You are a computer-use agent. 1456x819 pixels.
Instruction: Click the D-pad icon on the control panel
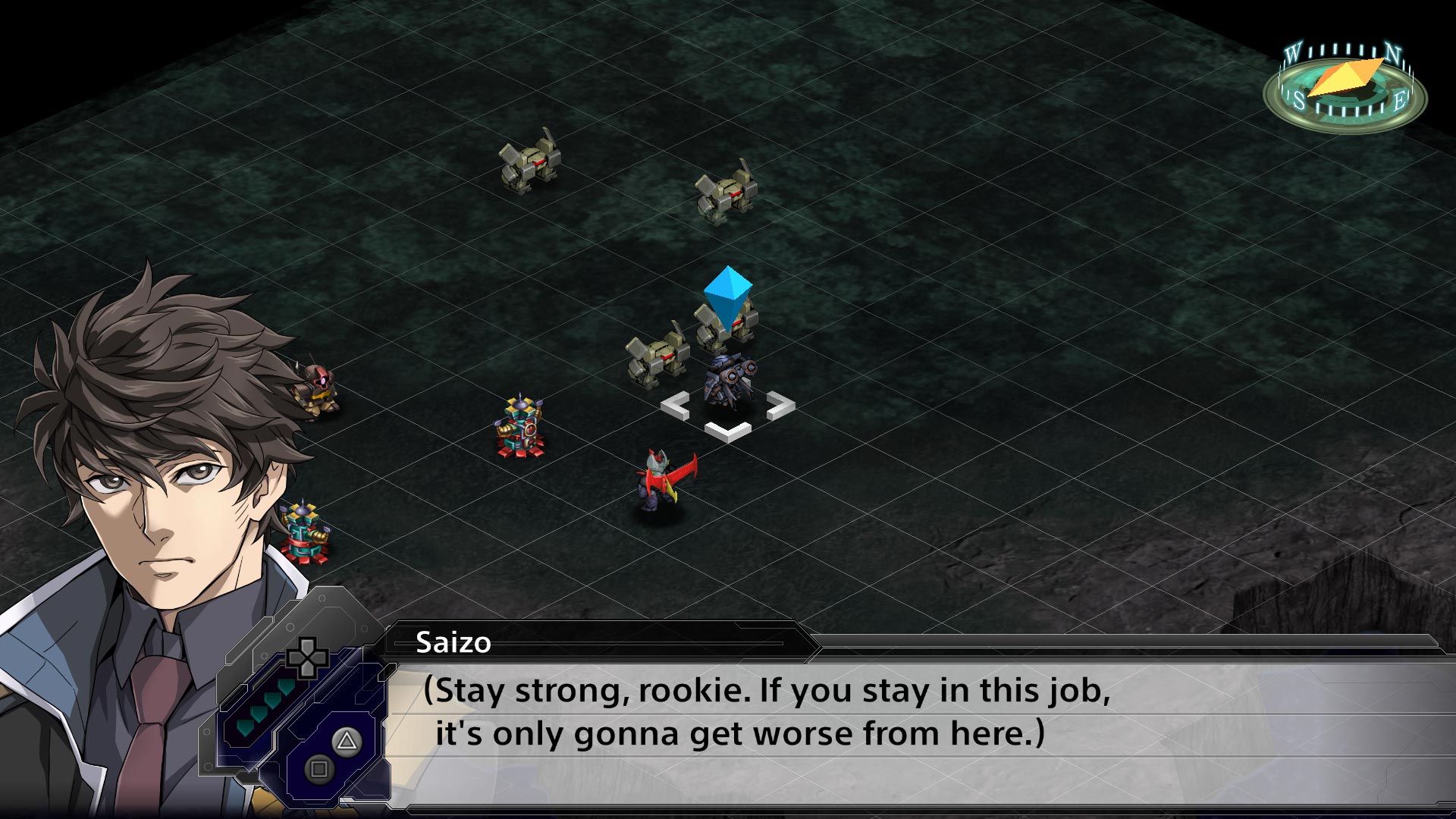306,659
